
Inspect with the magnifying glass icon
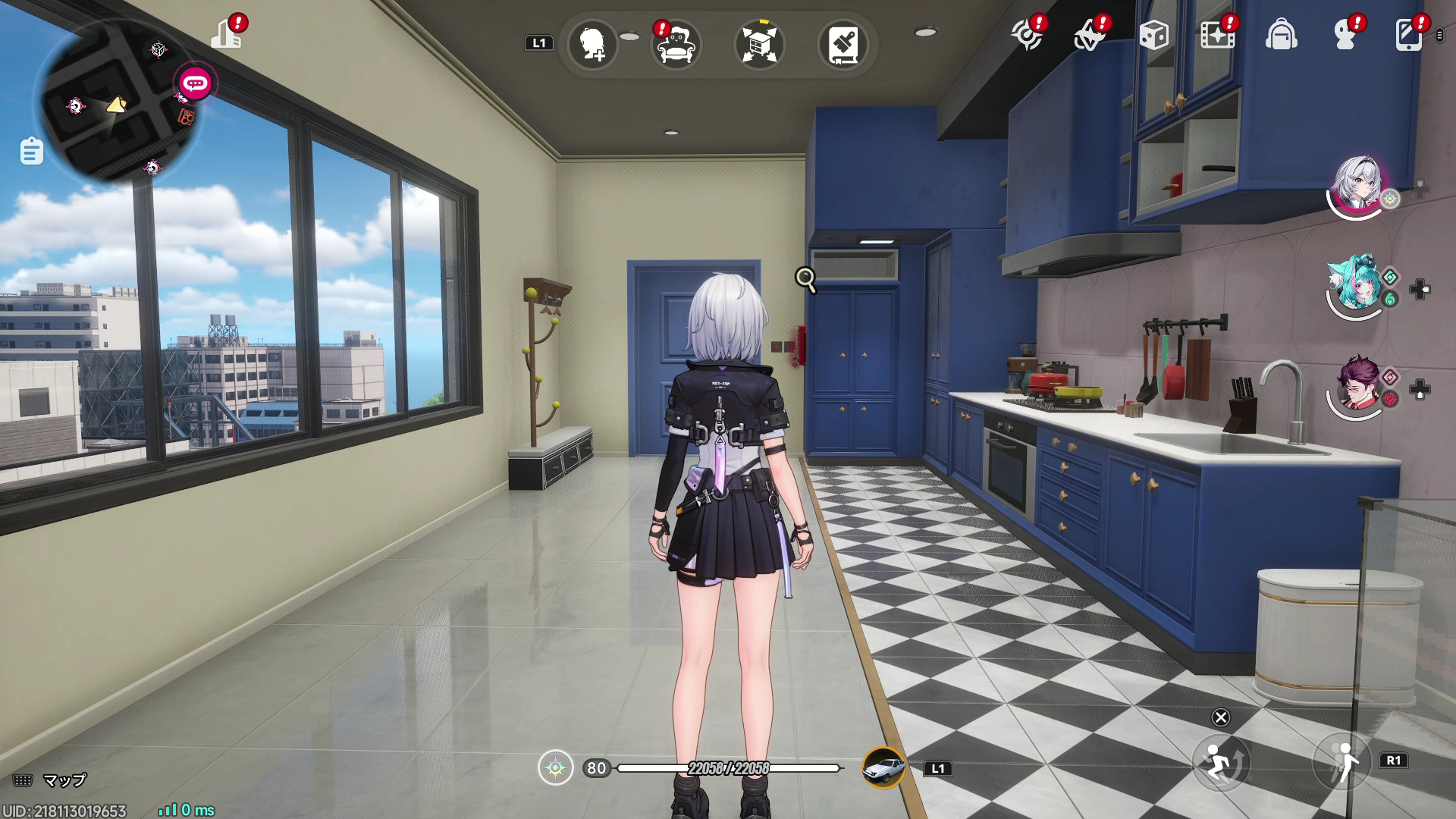pyautogui.click(x=805, y=280)
